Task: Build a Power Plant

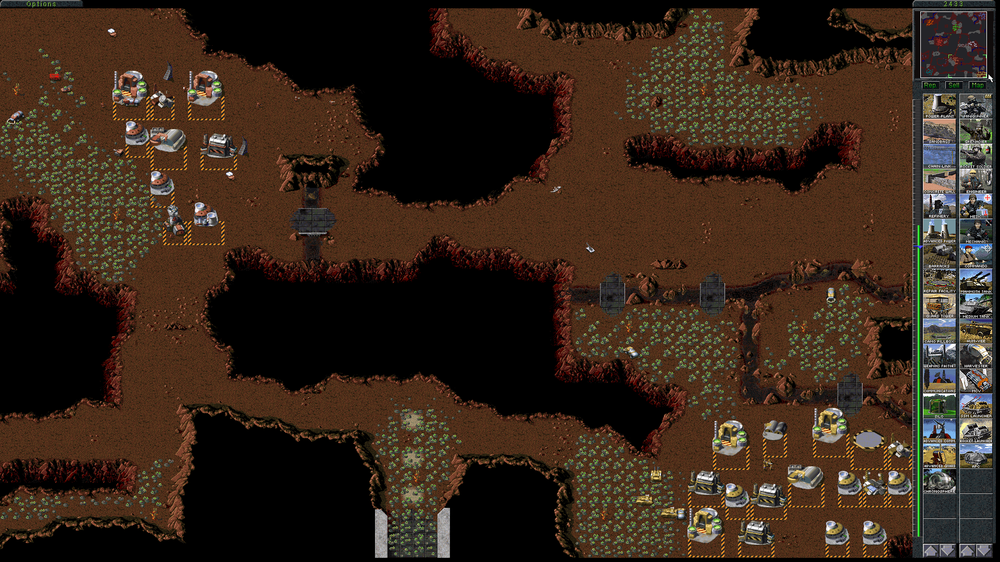Action: (940, 106)
